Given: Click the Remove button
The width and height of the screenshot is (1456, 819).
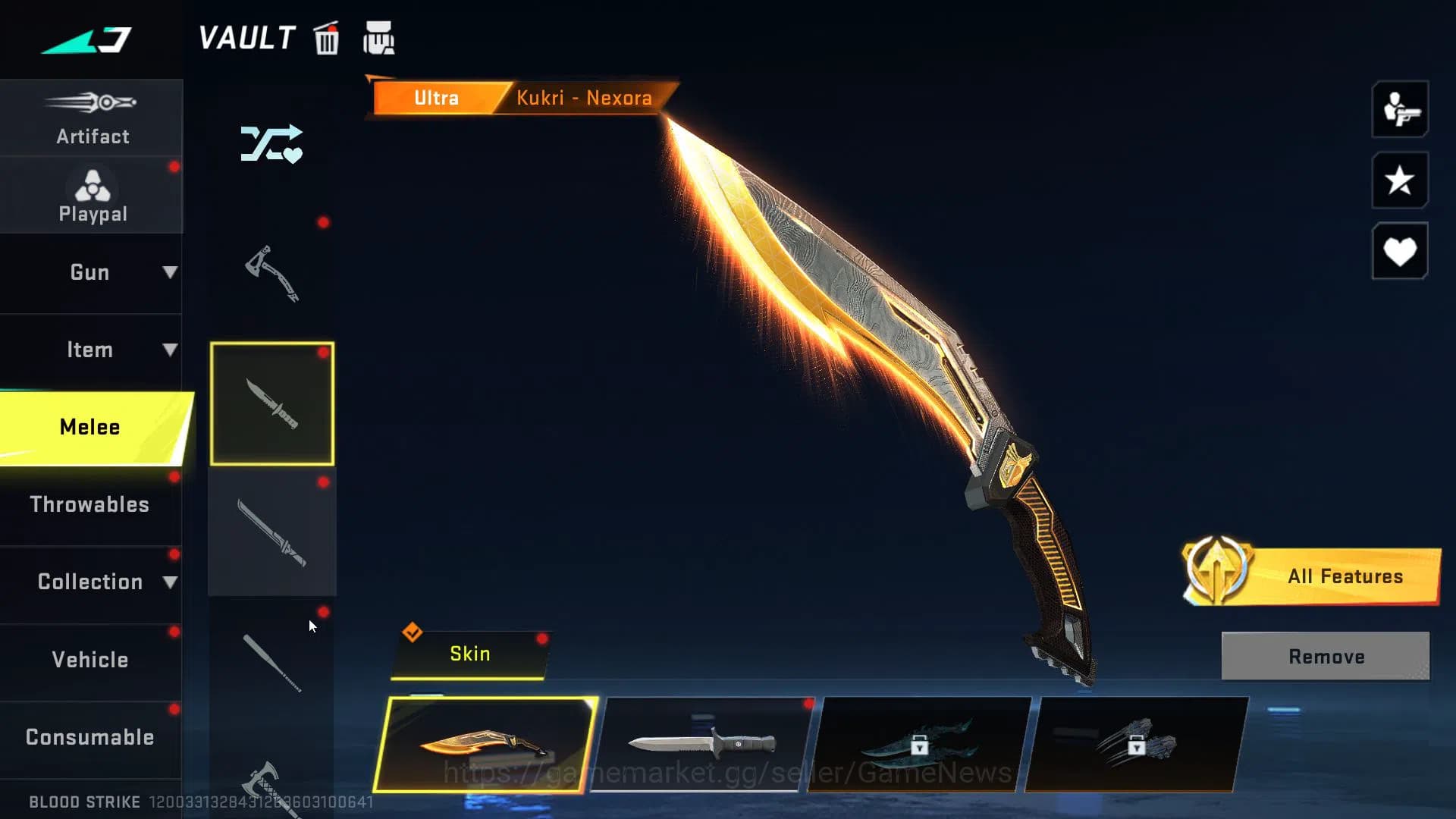Looking at the screenshot, I should point(1324,656).
